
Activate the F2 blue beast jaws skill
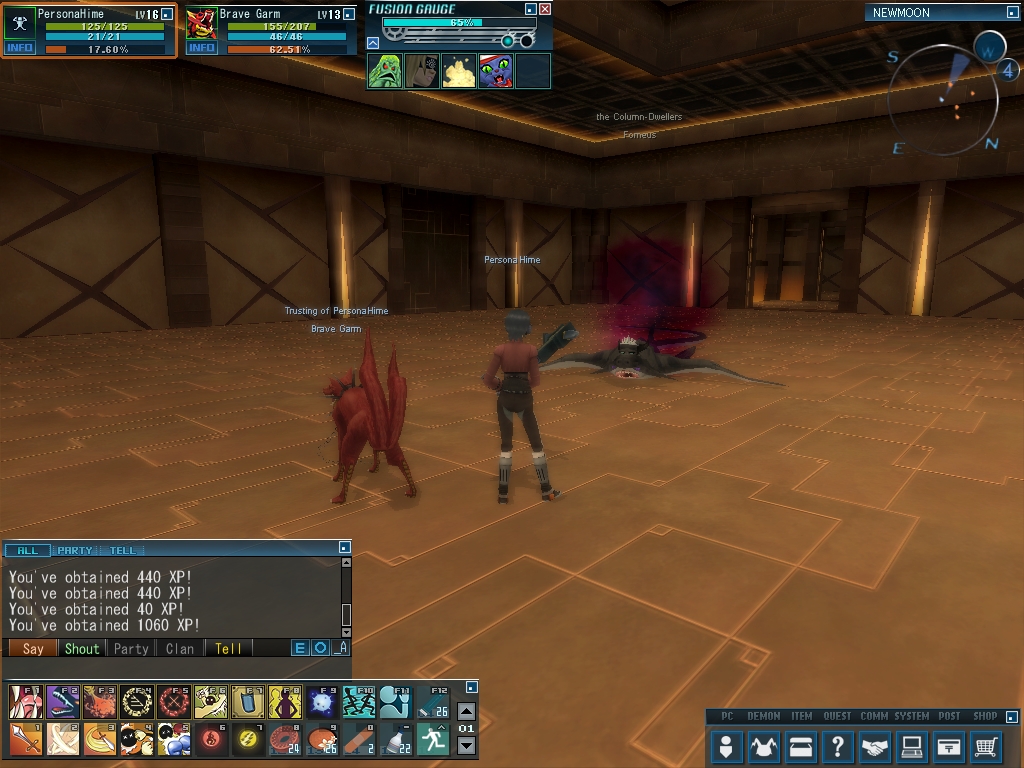(63, 702)
